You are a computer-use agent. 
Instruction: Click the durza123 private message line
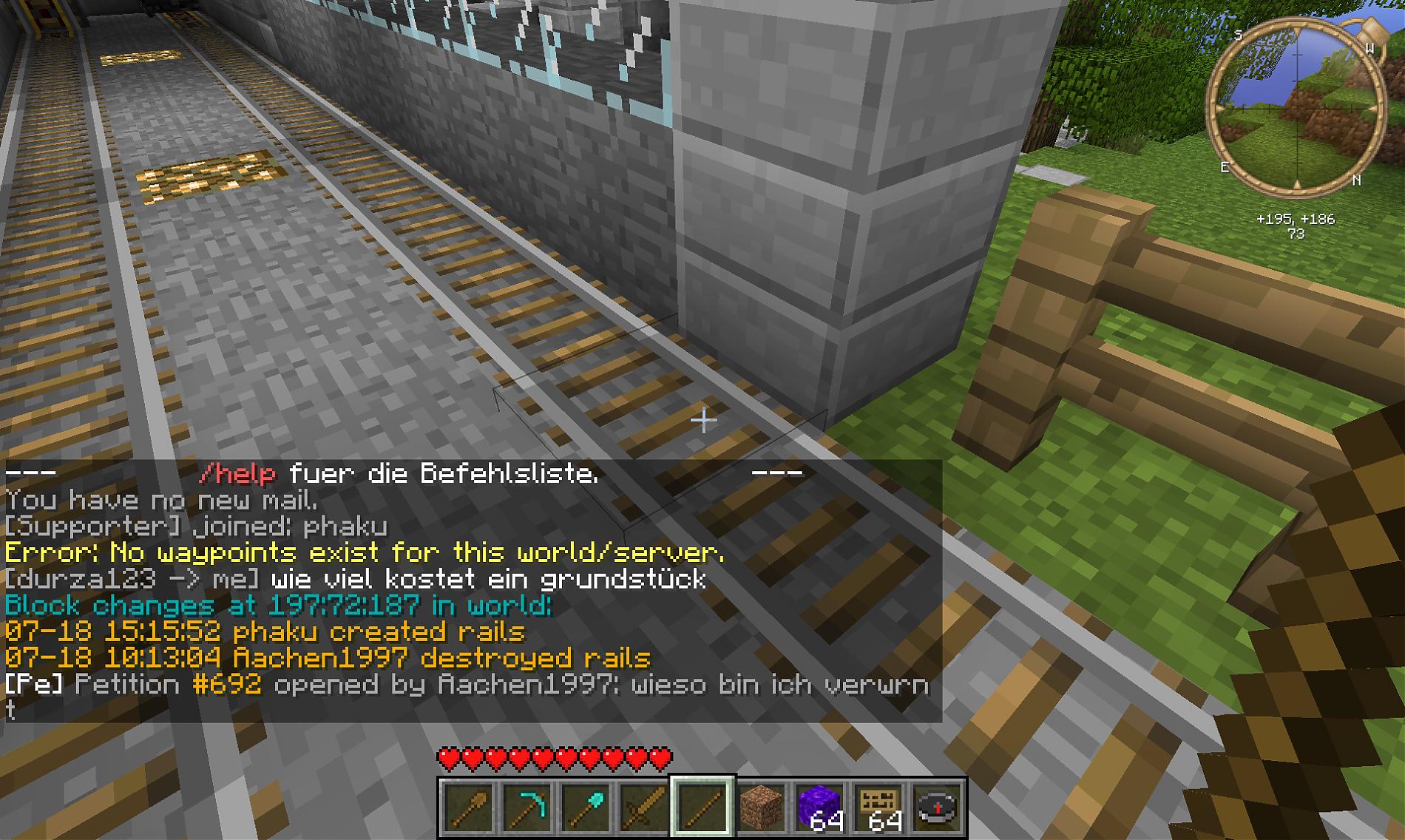point(355,579)
